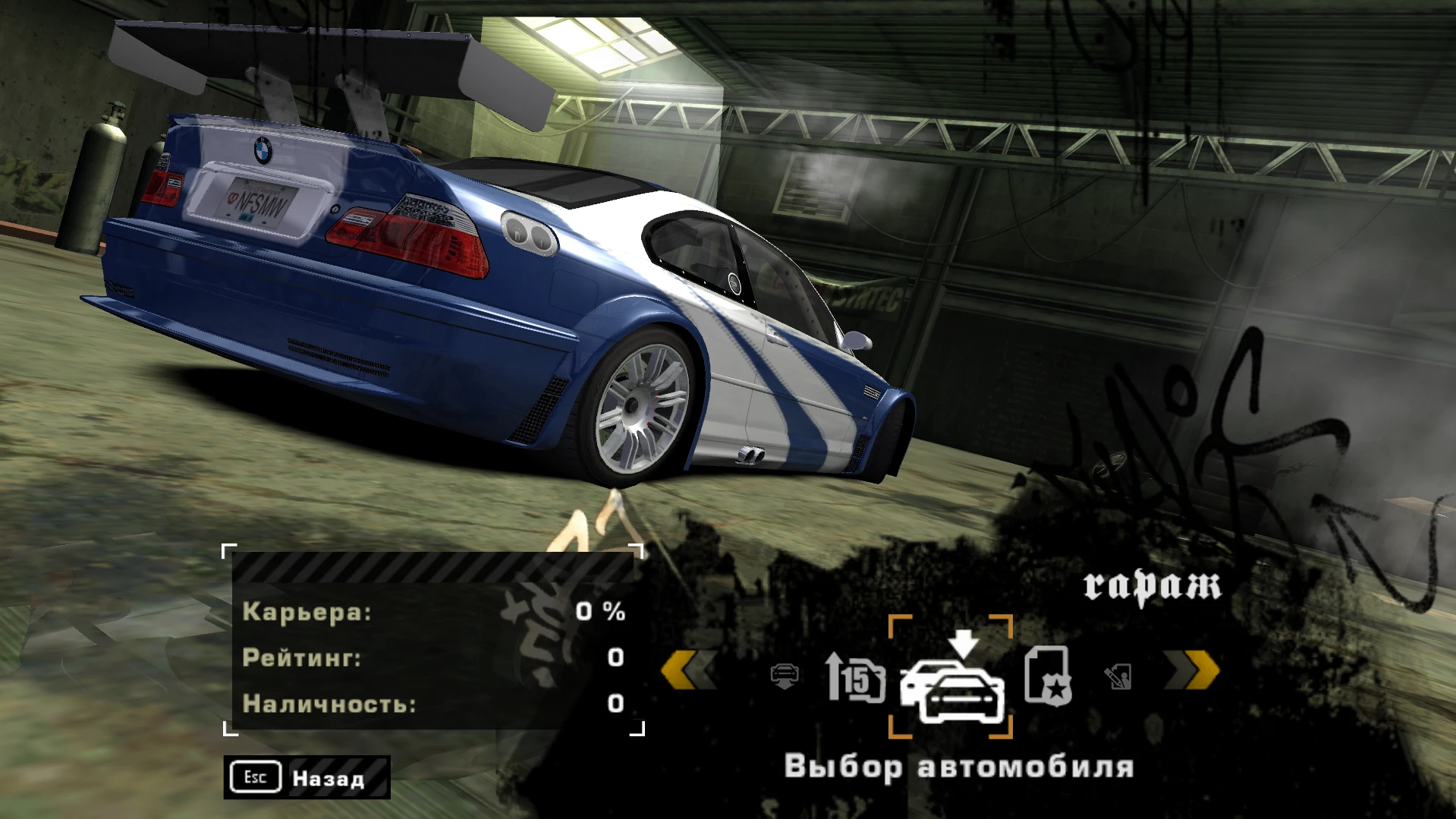Click the Esc key symbol next to Назад
This screenshot has width=1456, height=819.
(x=256, y=777)
